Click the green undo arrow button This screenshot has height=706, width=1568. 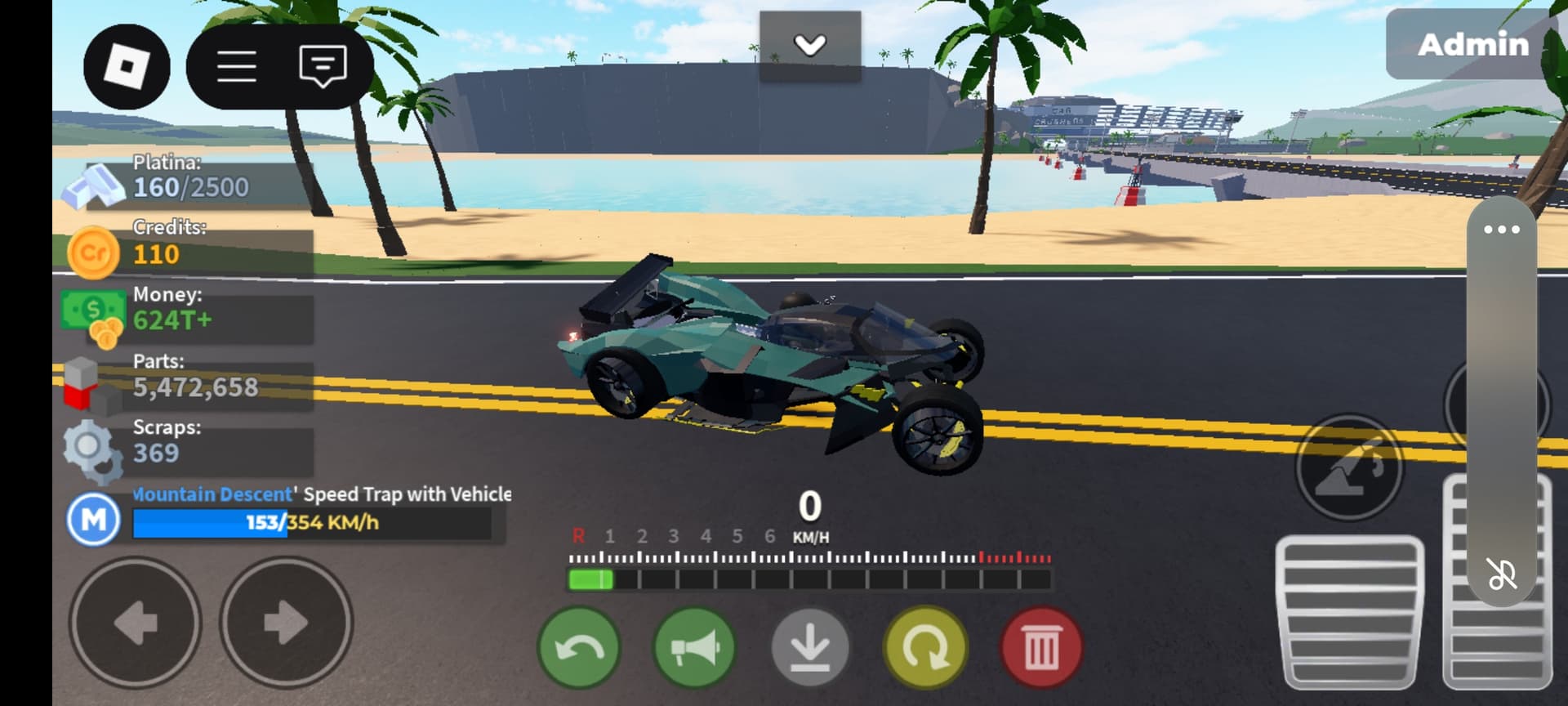(579, 648)
